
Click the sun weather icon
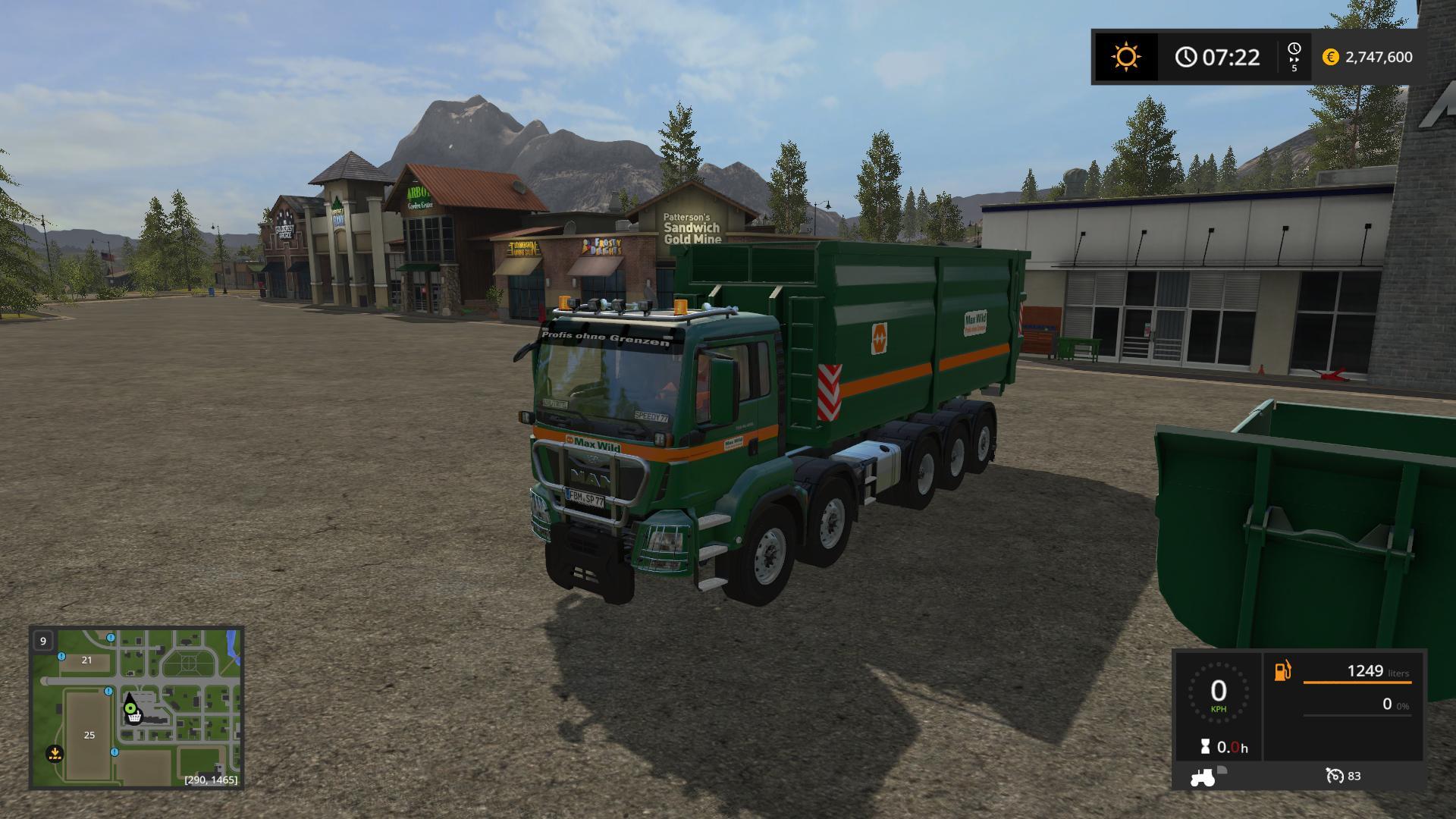(1125, 57)
